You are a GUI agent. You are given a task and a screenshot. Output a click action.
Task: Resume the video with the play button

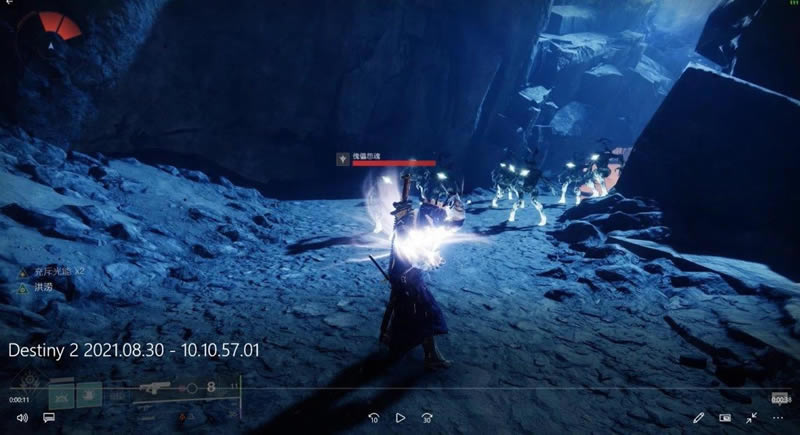[400, 418]
